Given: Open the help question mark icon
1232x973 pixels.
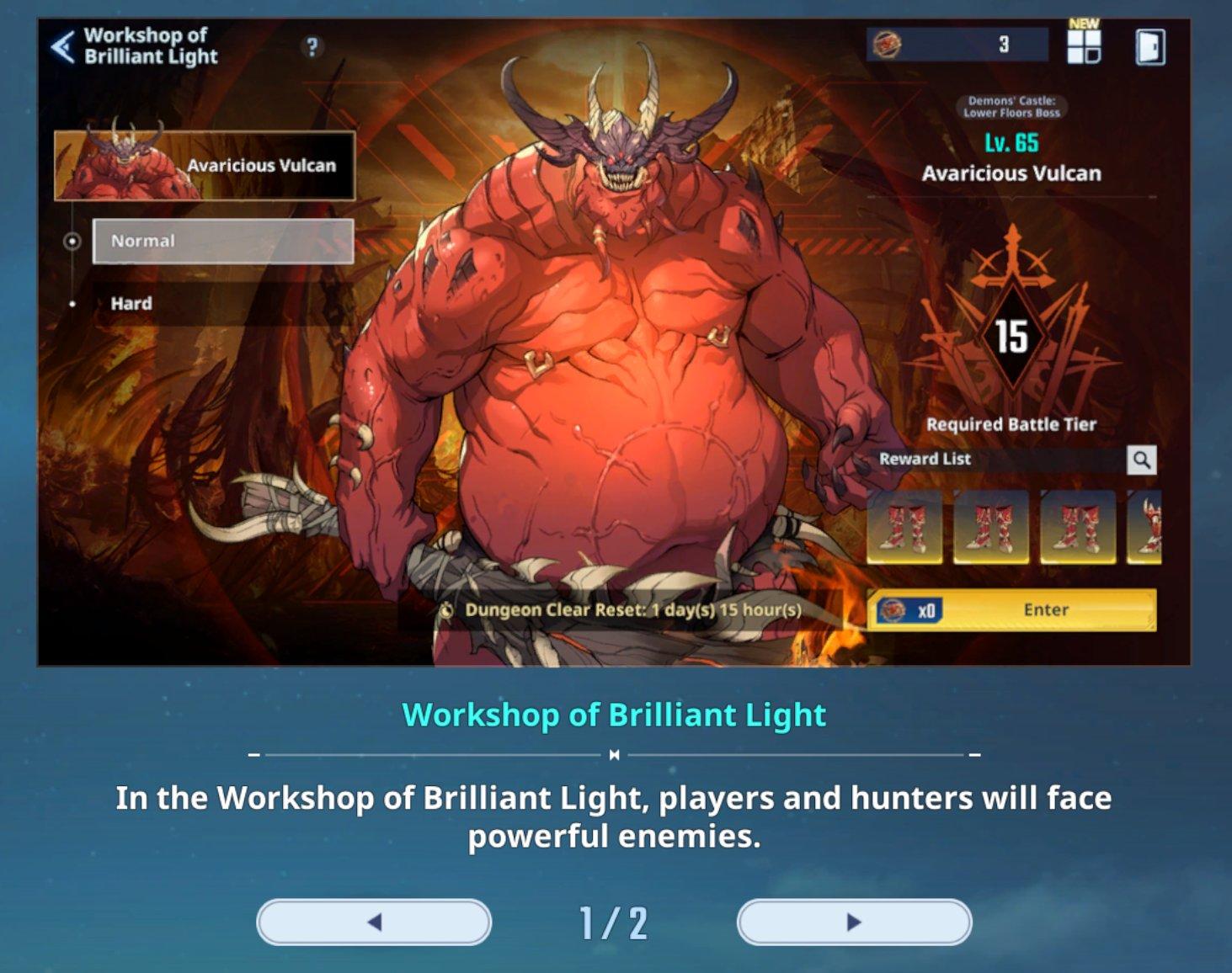Looking at the screenshot, I should pos(313,47).
